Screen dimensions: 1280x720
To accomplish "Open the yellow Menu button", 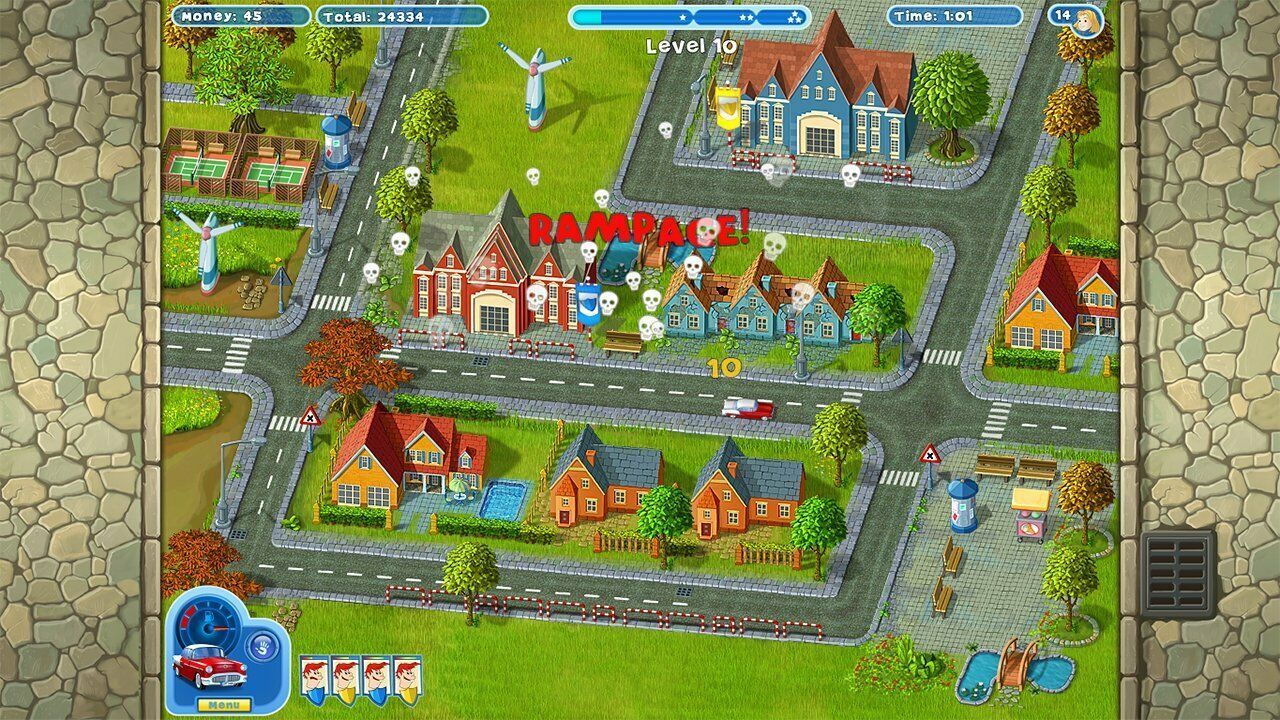I will (224, 705).
